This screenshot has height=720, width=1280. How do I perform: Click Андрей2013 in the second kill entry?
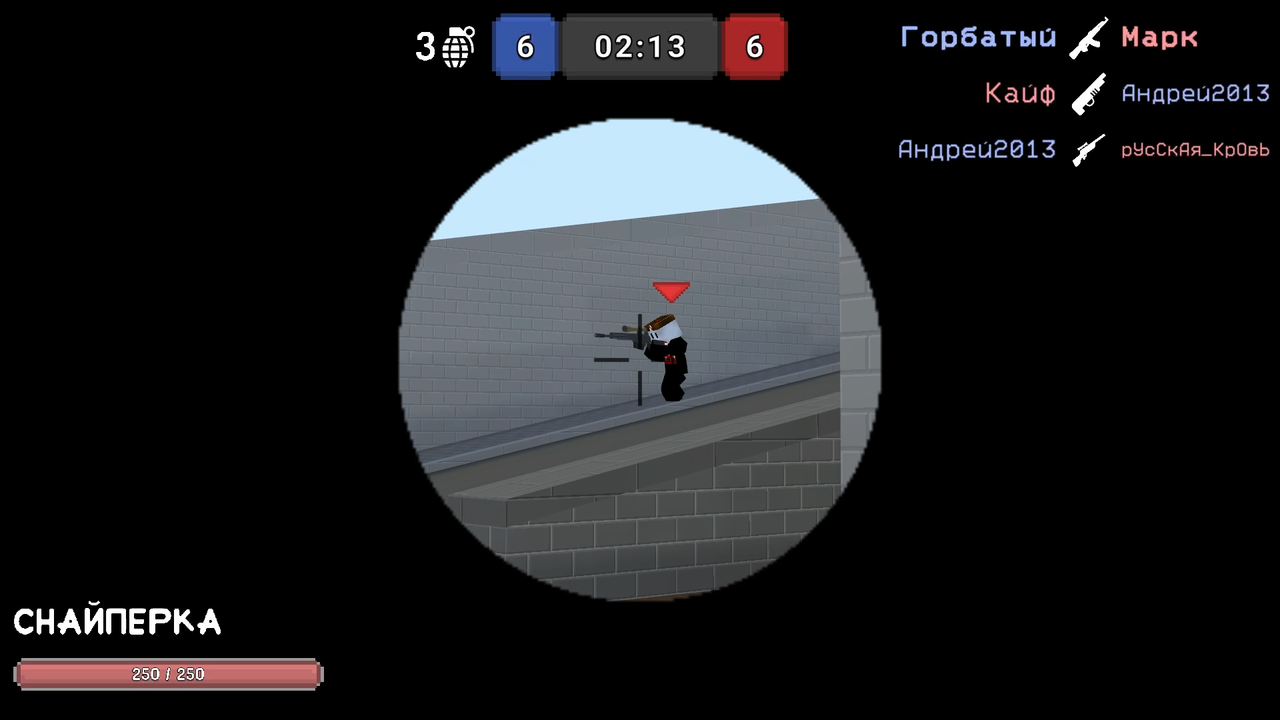(x=1196, y=92)
